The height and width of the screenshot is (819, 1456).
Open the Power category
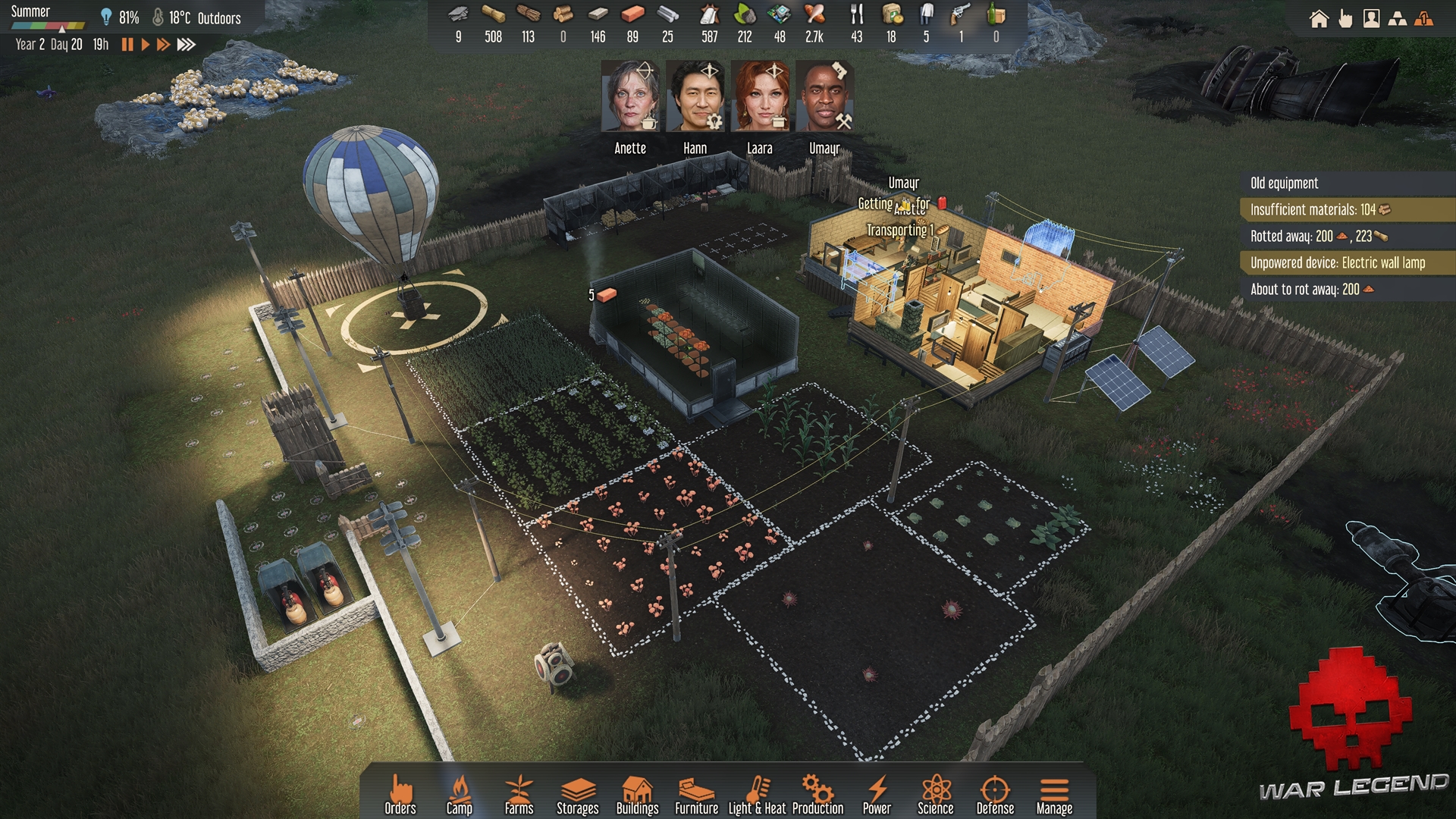(877, 794)
